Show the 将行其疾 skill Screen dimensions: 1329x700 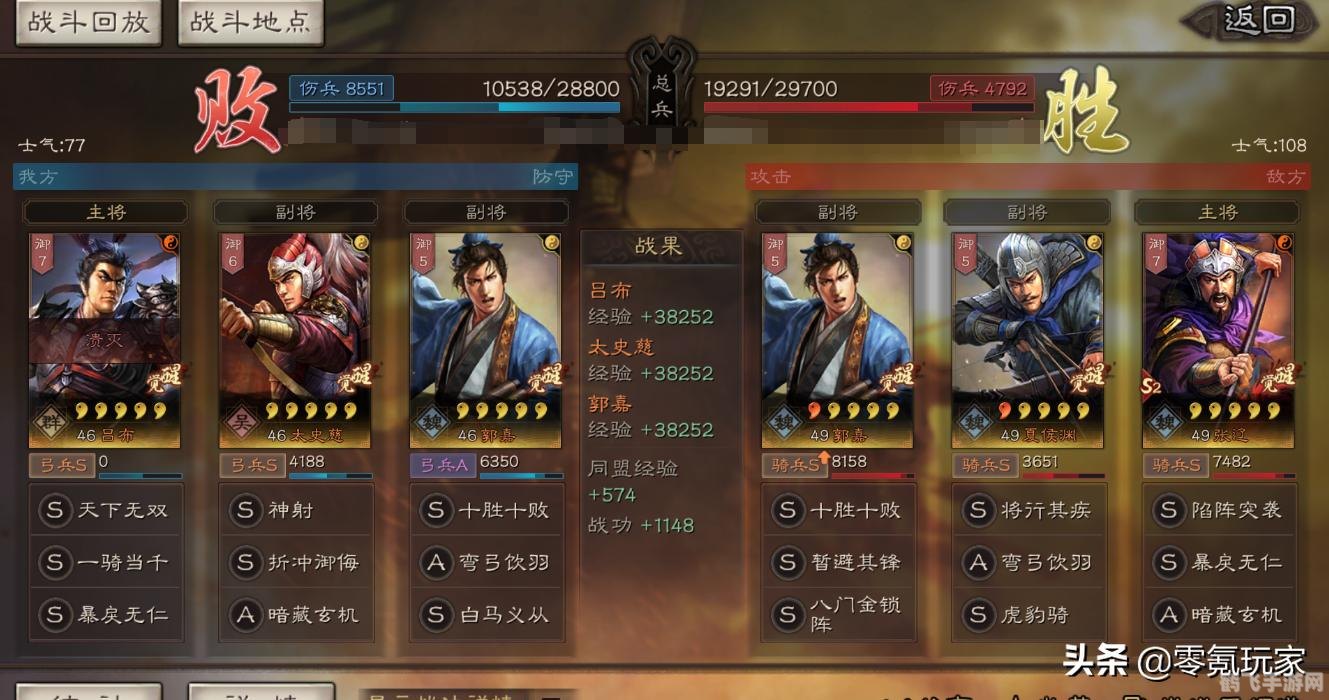coord(1027,510)
